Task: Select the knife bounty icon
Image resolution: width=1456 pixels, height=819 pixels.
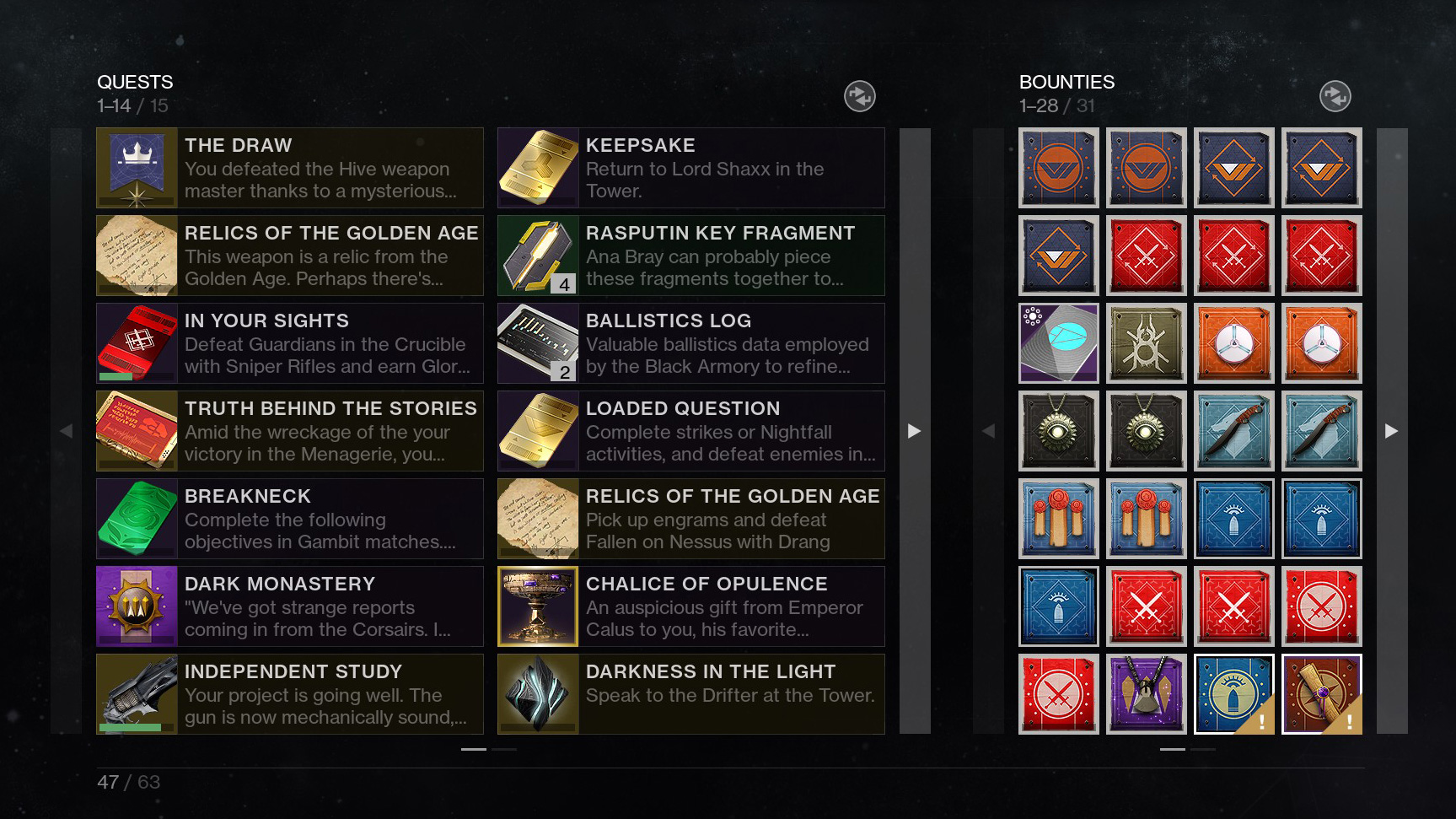Action: click(1233, 430)
